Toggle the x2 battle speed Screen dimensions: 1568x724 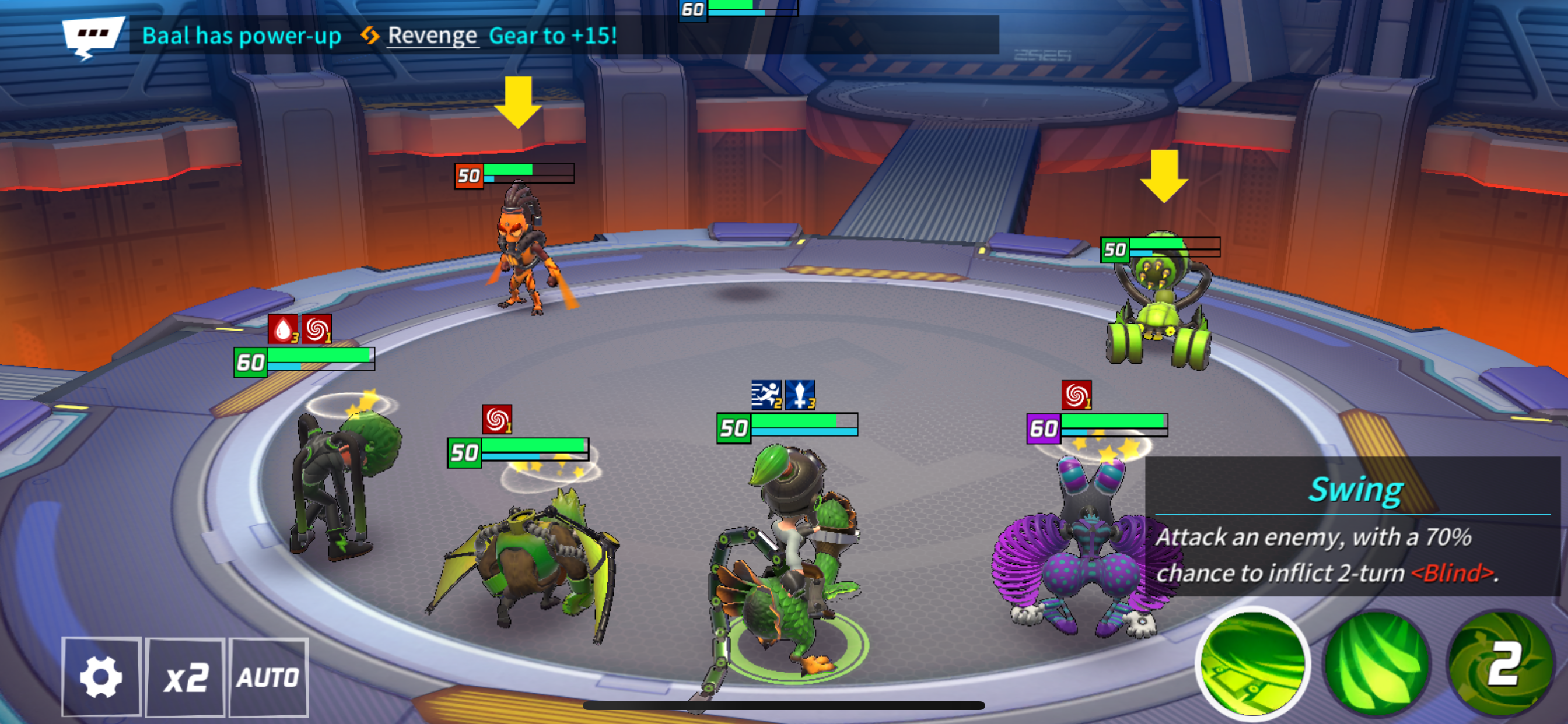pos(185,677)
